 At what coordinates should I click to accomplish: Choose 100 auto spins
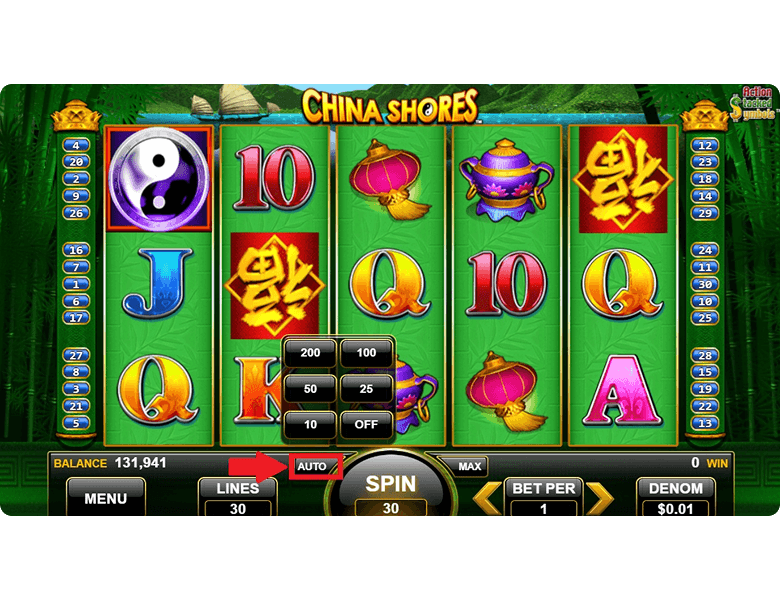point(366,354)
